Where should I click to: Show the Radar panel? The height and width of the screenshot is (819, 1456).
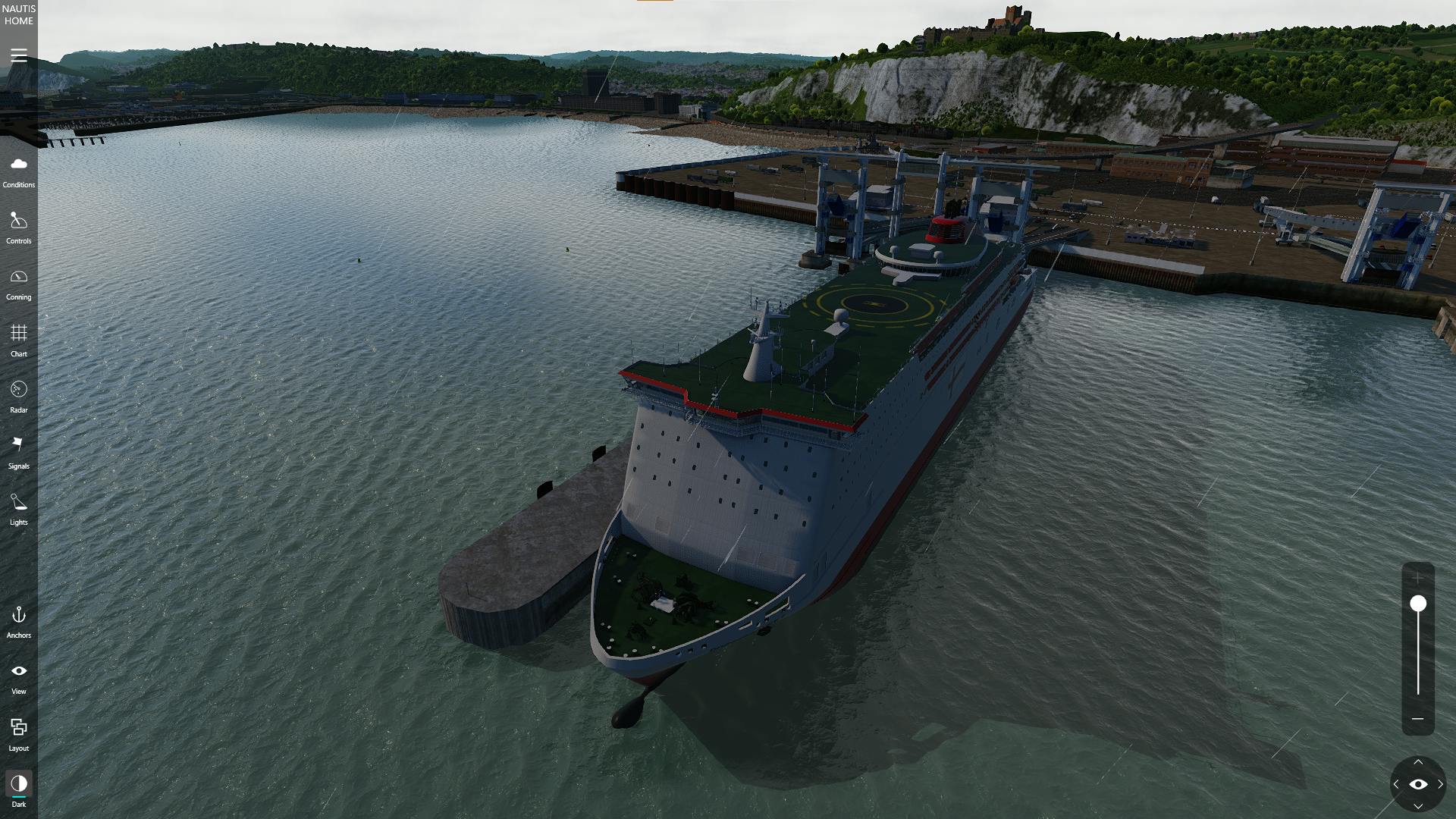[19, 397]
